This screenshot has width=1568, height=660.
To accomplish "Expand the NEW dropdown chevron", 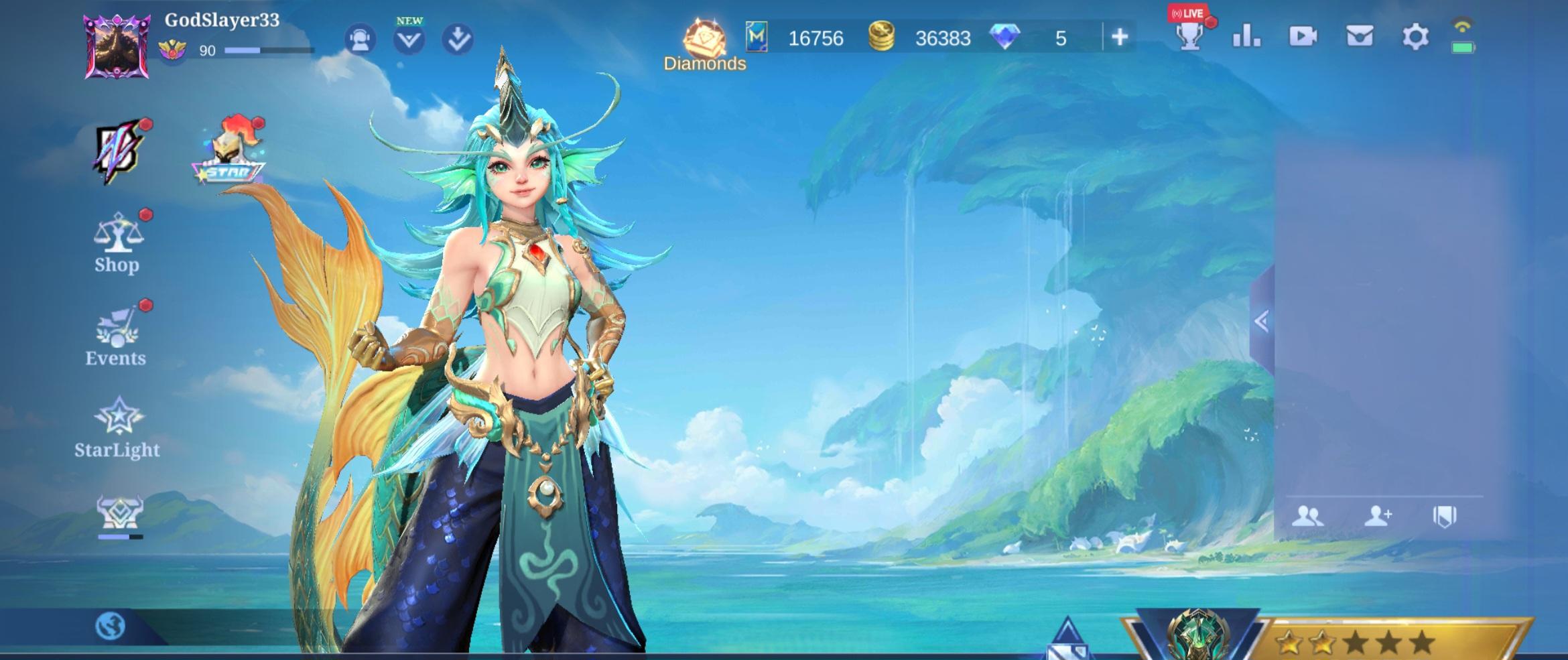I will 409,38.
